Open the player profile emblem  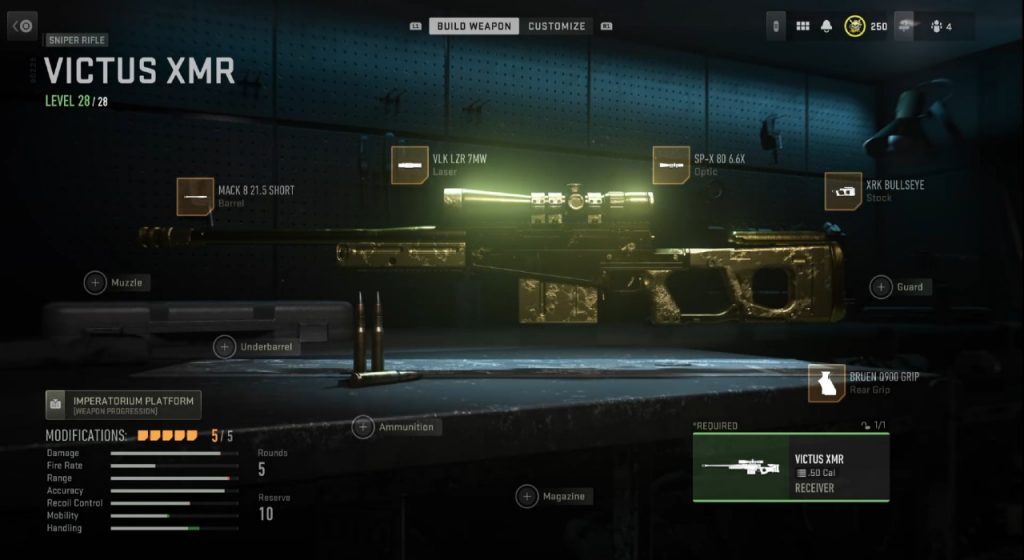[855, 26]
